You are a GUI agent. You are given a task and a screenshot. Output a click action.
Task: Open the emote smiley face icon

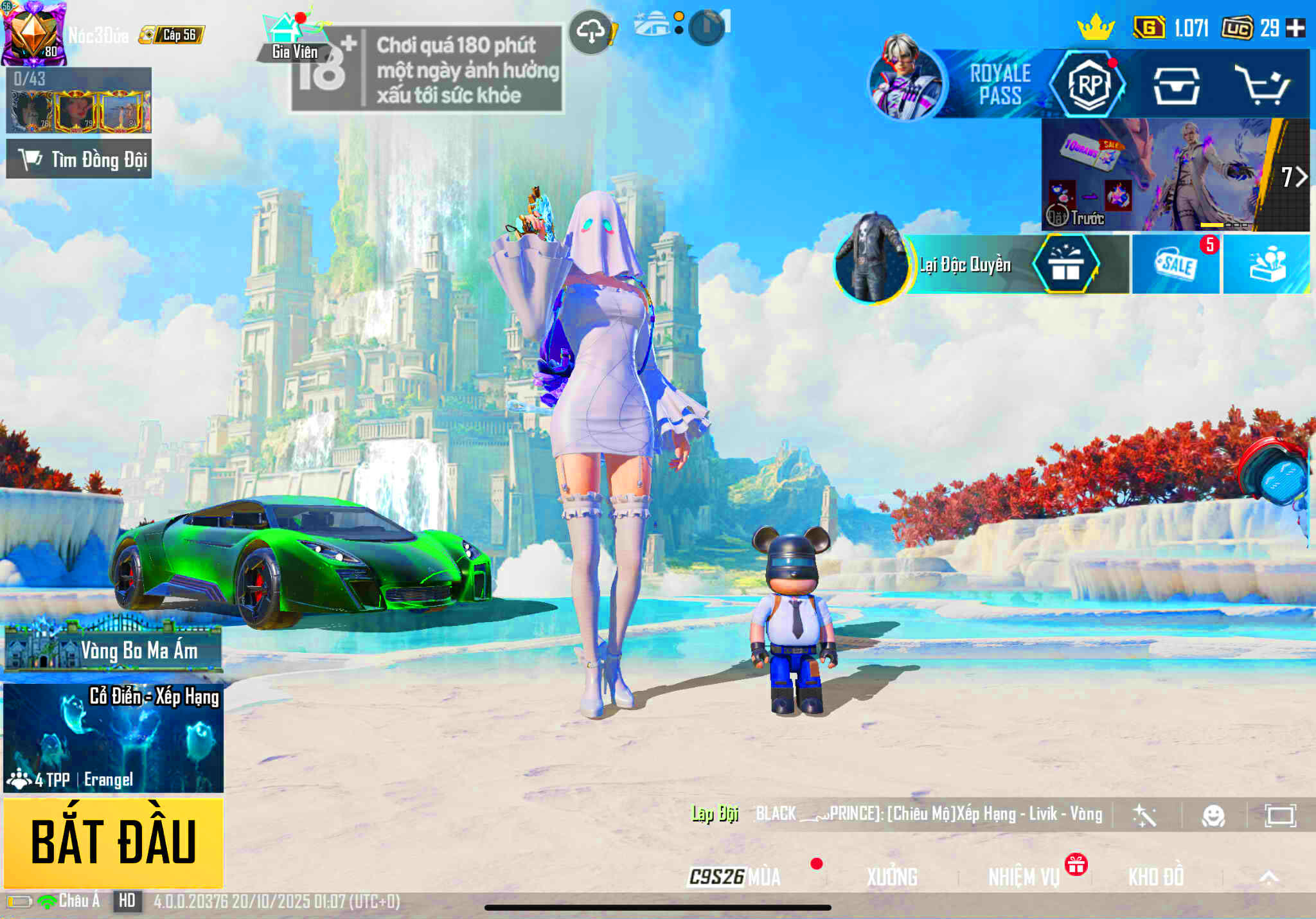1213,816
